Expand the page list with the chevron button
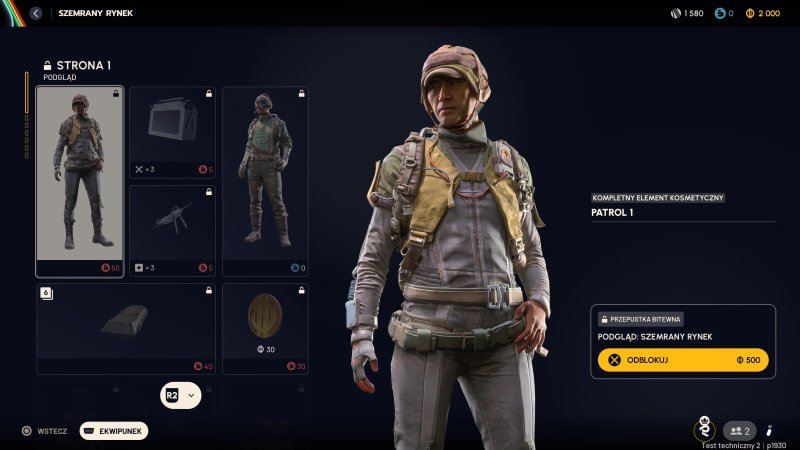The width and height of the screenshot is (800, 450). point(191,395)
